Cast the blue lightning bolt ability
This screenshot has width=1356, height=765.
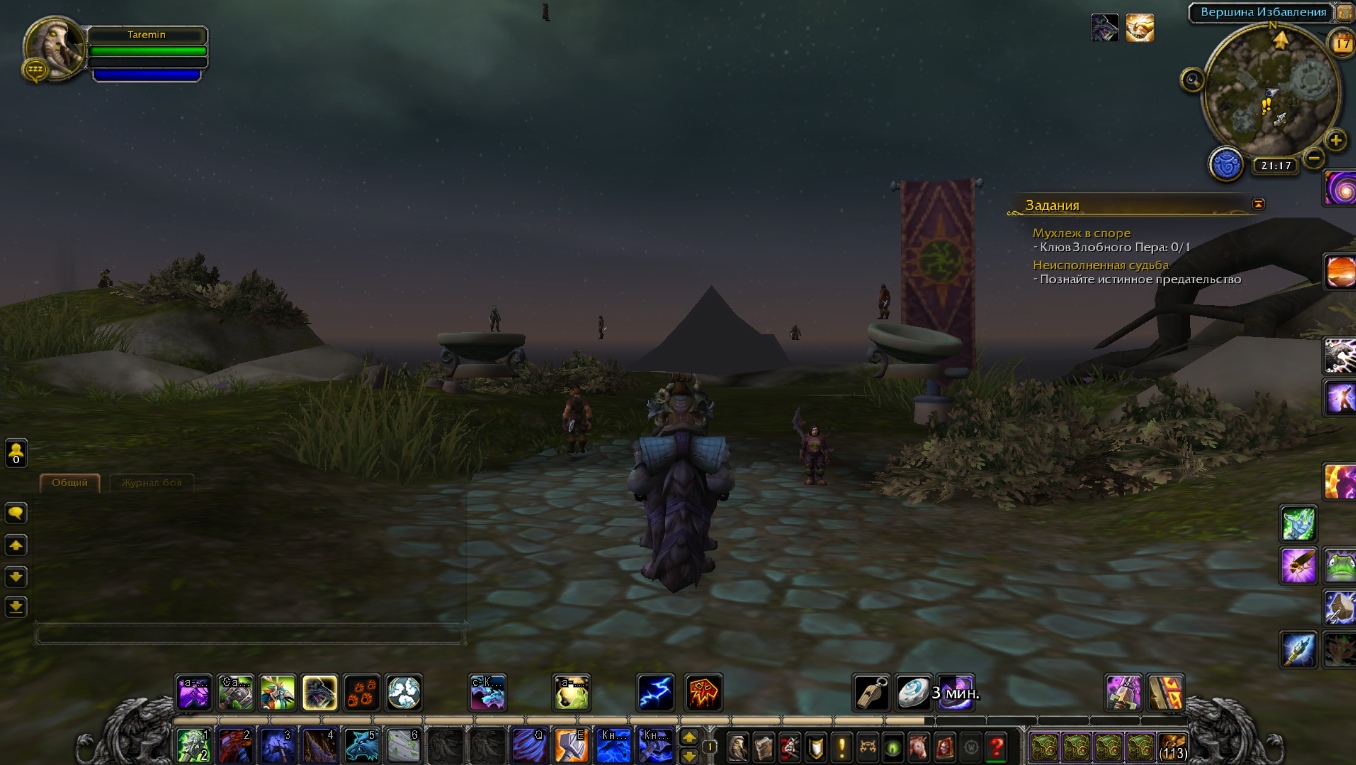coord(656,692)
